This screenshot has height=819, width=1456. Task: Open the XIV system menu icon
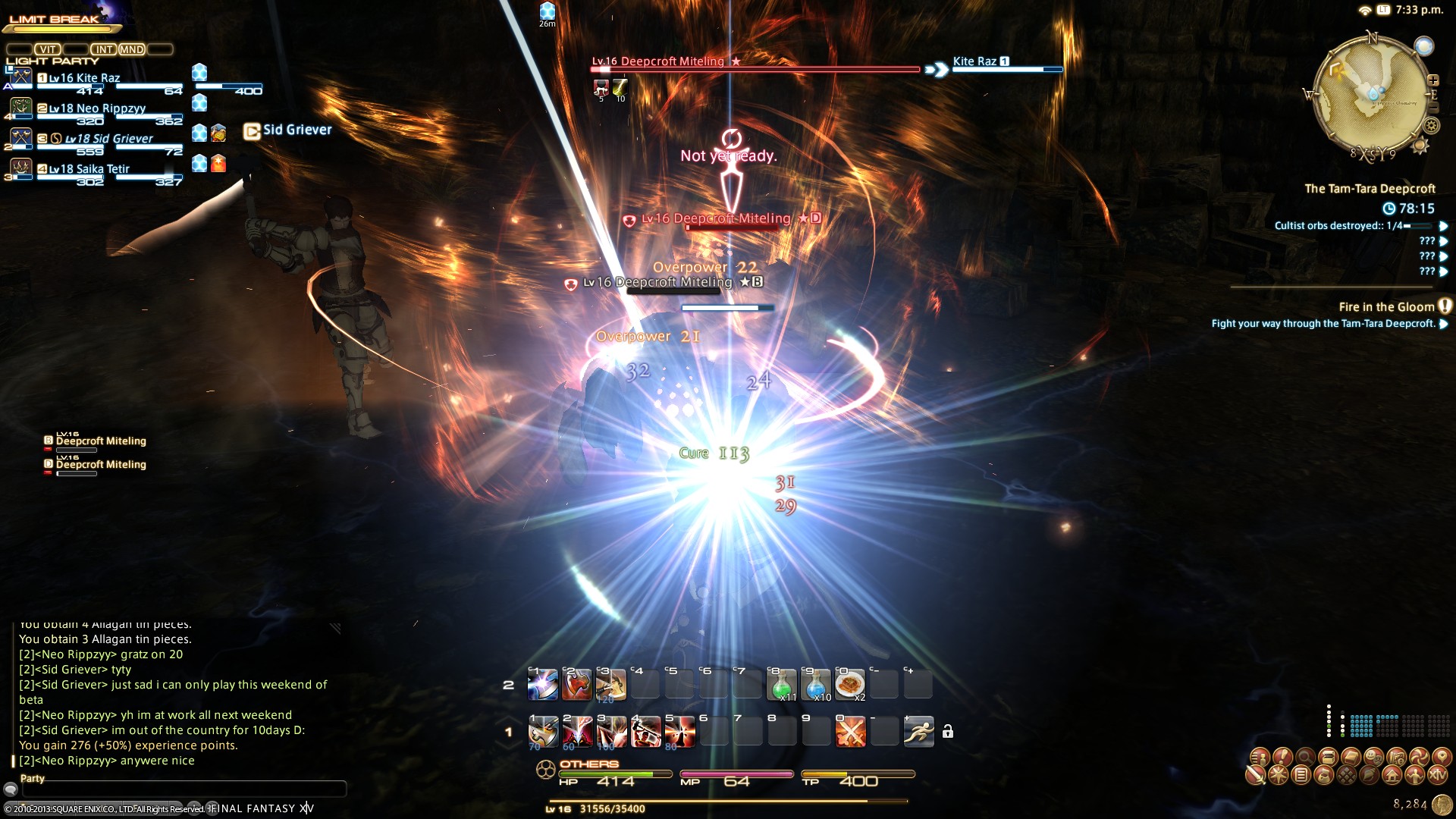(x=1437, y=775)
